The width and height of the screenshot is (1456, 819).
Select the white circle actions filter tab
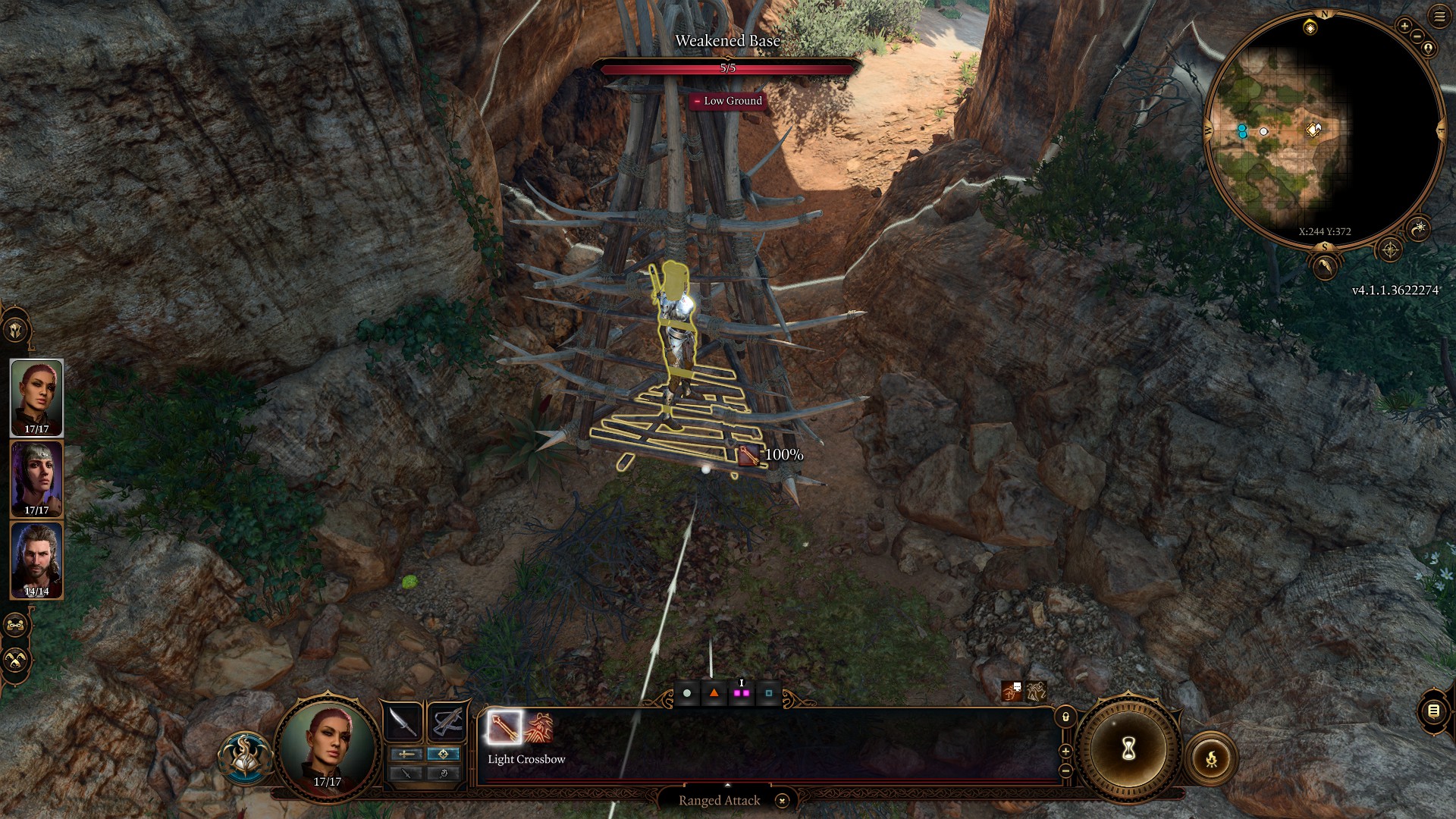(686, 692)
